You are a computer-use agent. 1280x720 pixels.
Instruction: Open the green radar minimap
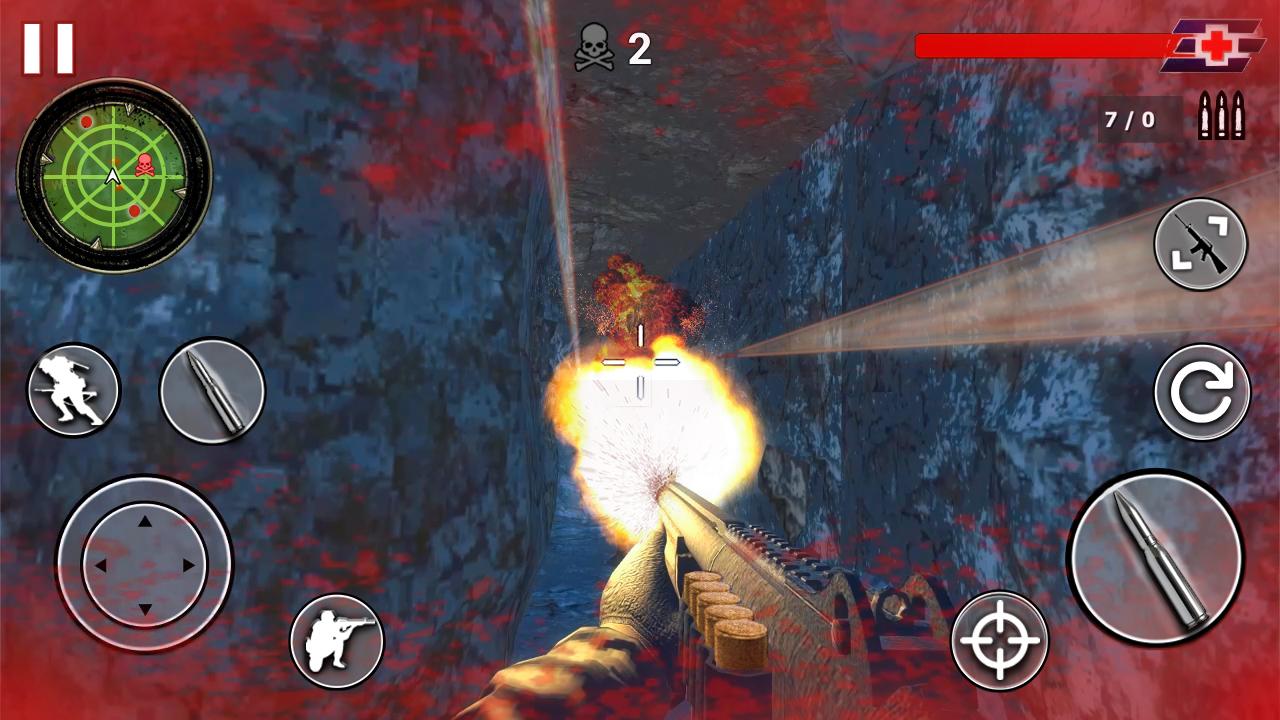(x=114, y=176)
